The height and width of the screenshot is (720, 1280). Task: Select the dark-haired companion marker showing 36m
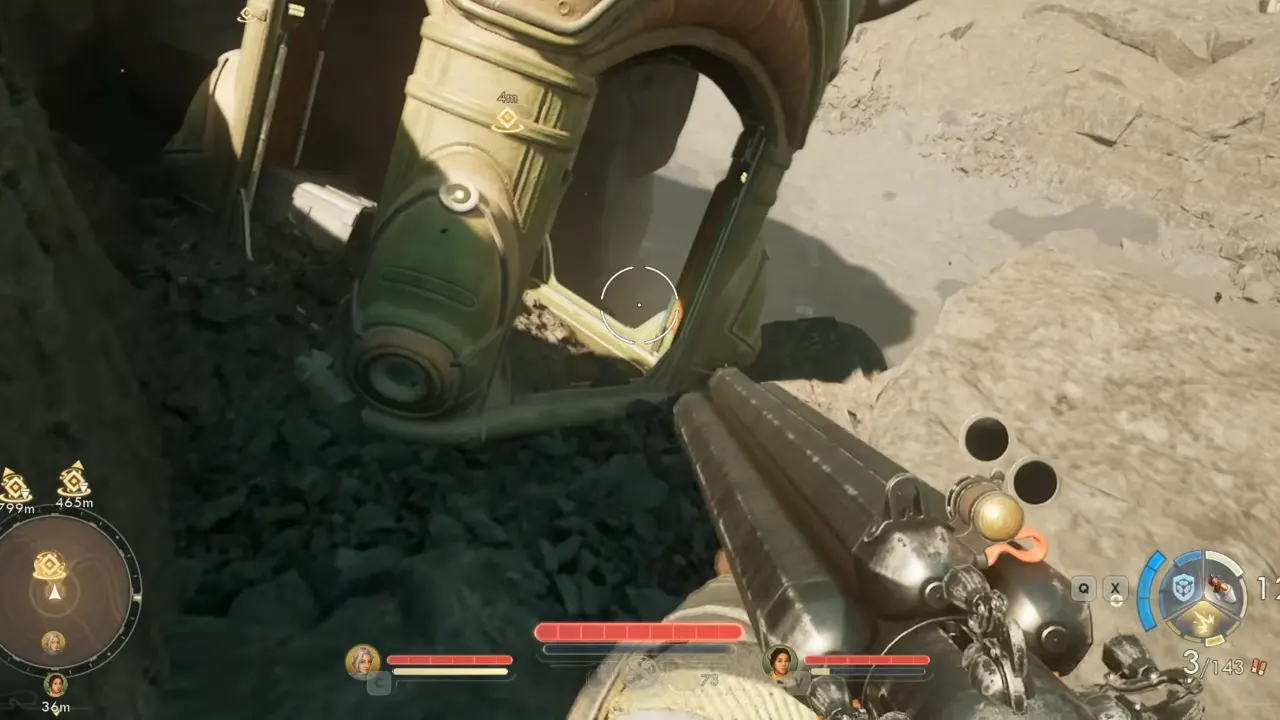(x=56, y=685)
